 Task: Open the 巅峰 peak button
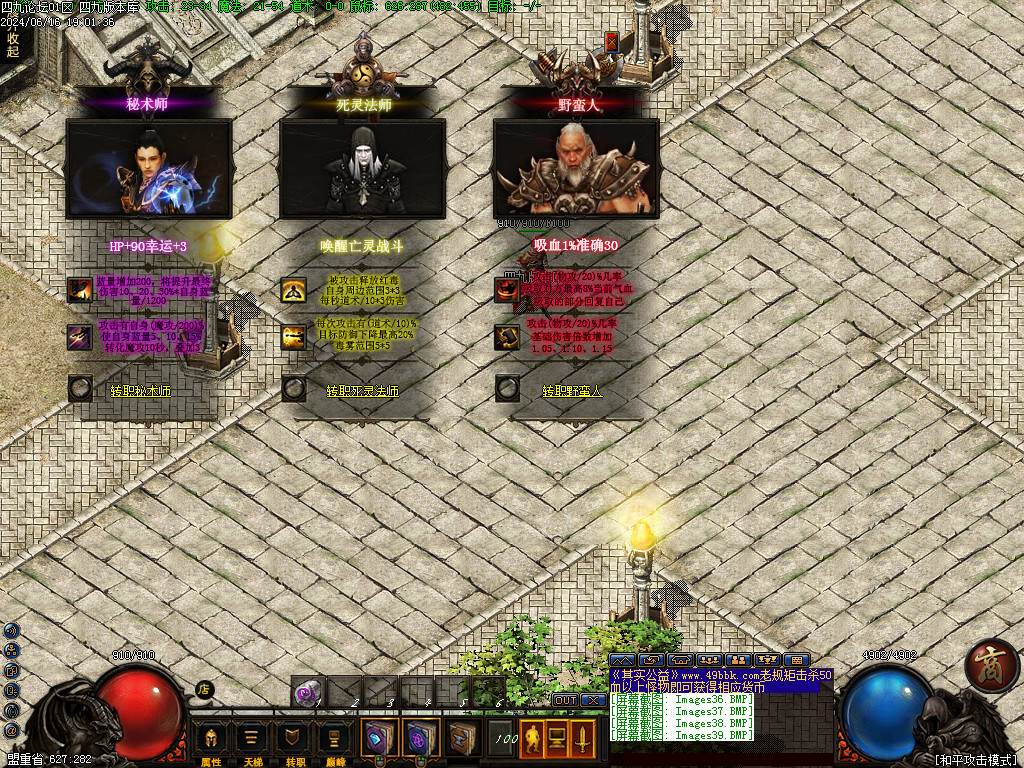coord(333,739)
